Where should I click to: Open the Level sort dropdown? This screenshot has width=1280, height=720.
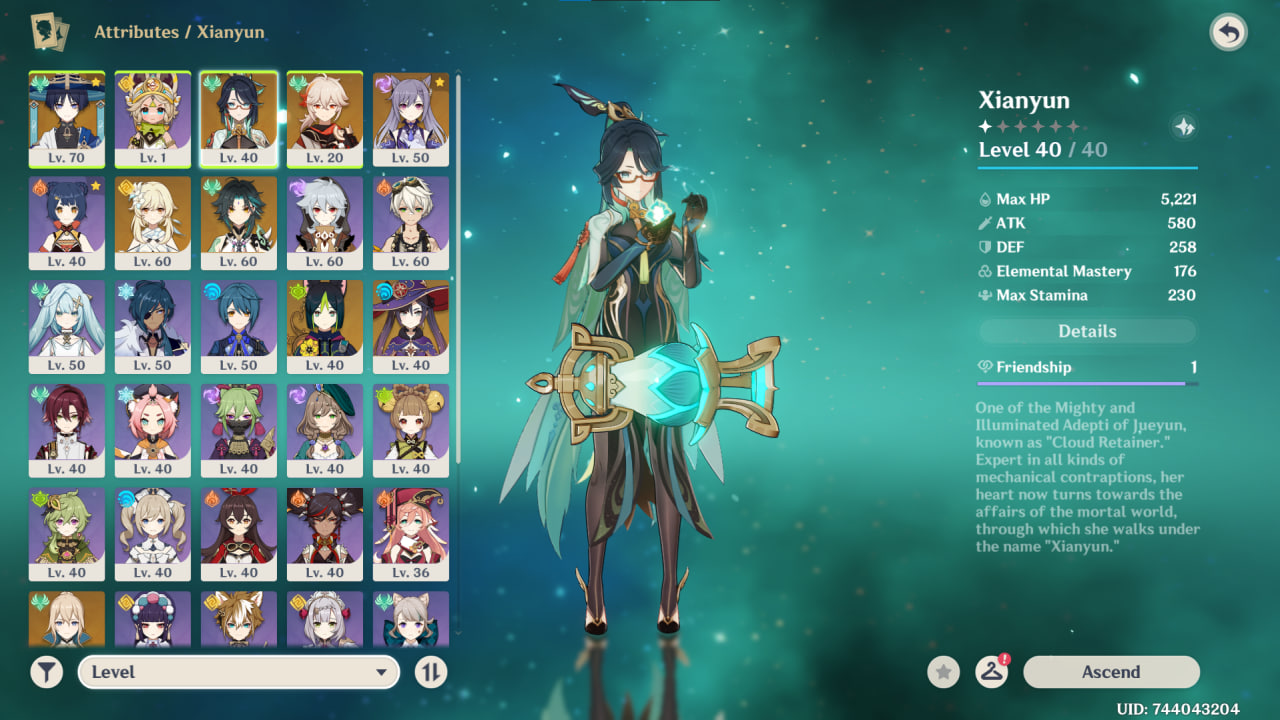tap(239, 672)
